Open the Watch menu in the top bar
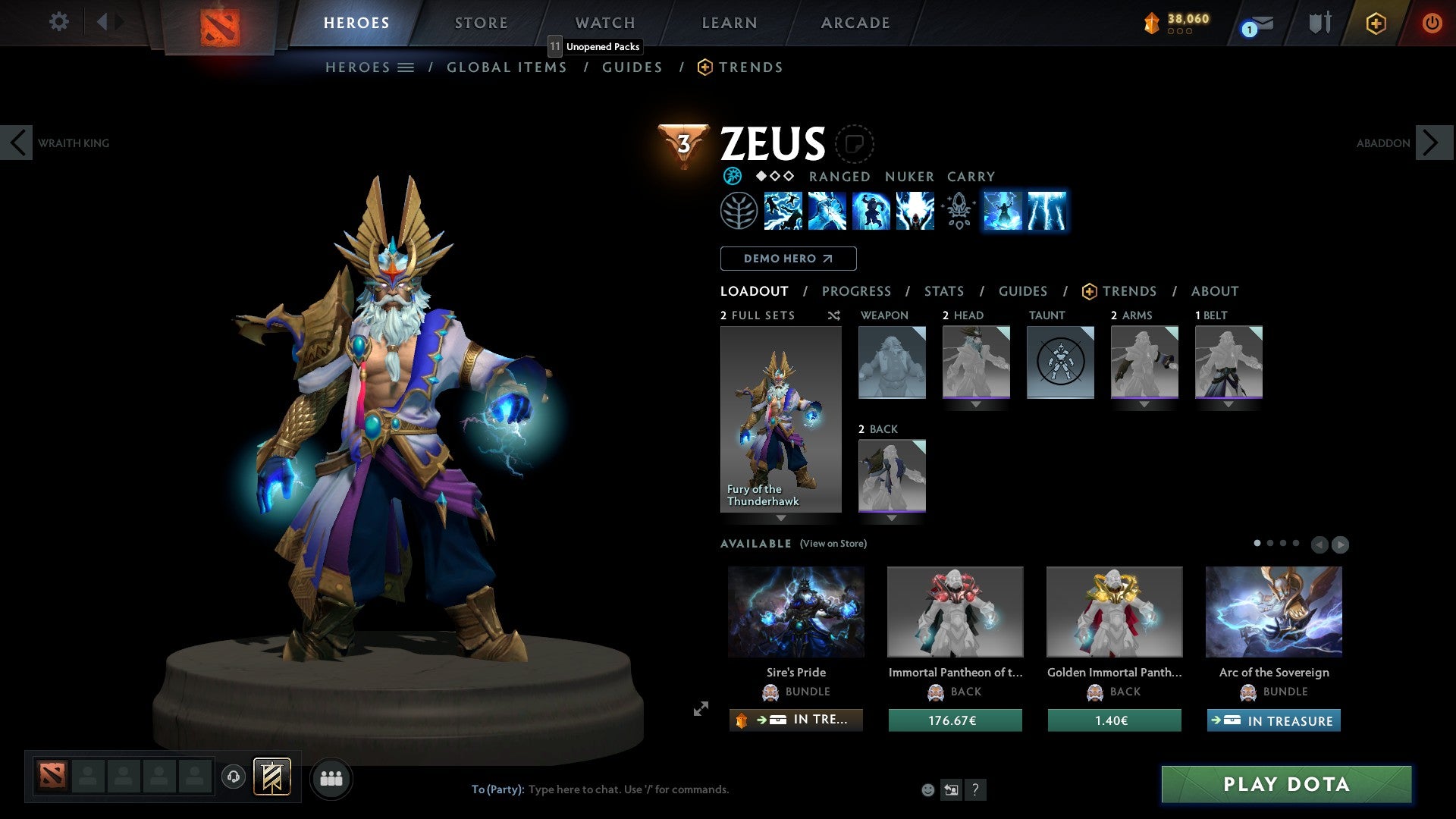Screen dimensions: 1456x819 604,23
